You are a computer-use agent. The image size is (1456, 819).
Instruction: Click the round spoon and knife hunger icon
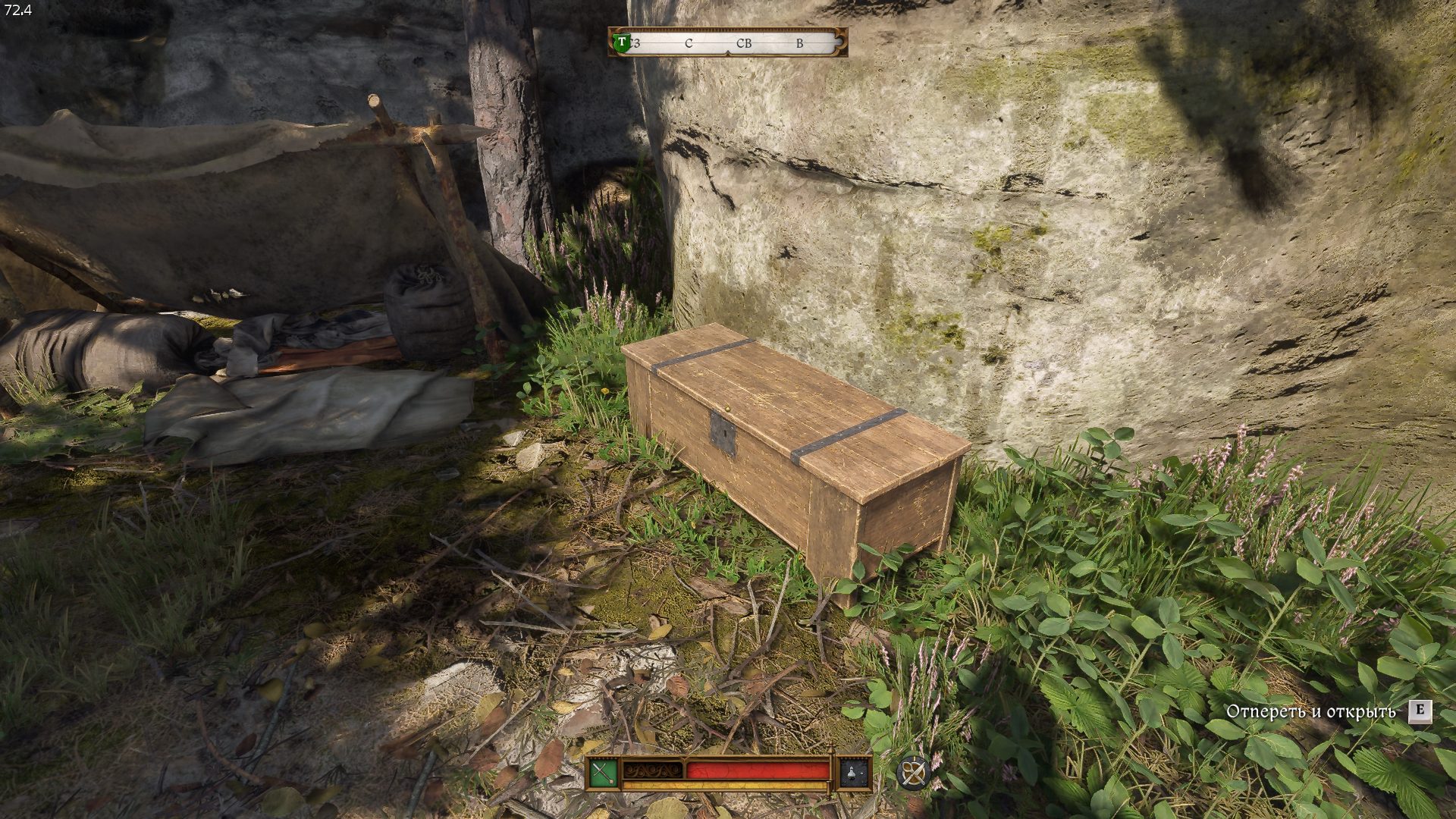pos(912,773)
